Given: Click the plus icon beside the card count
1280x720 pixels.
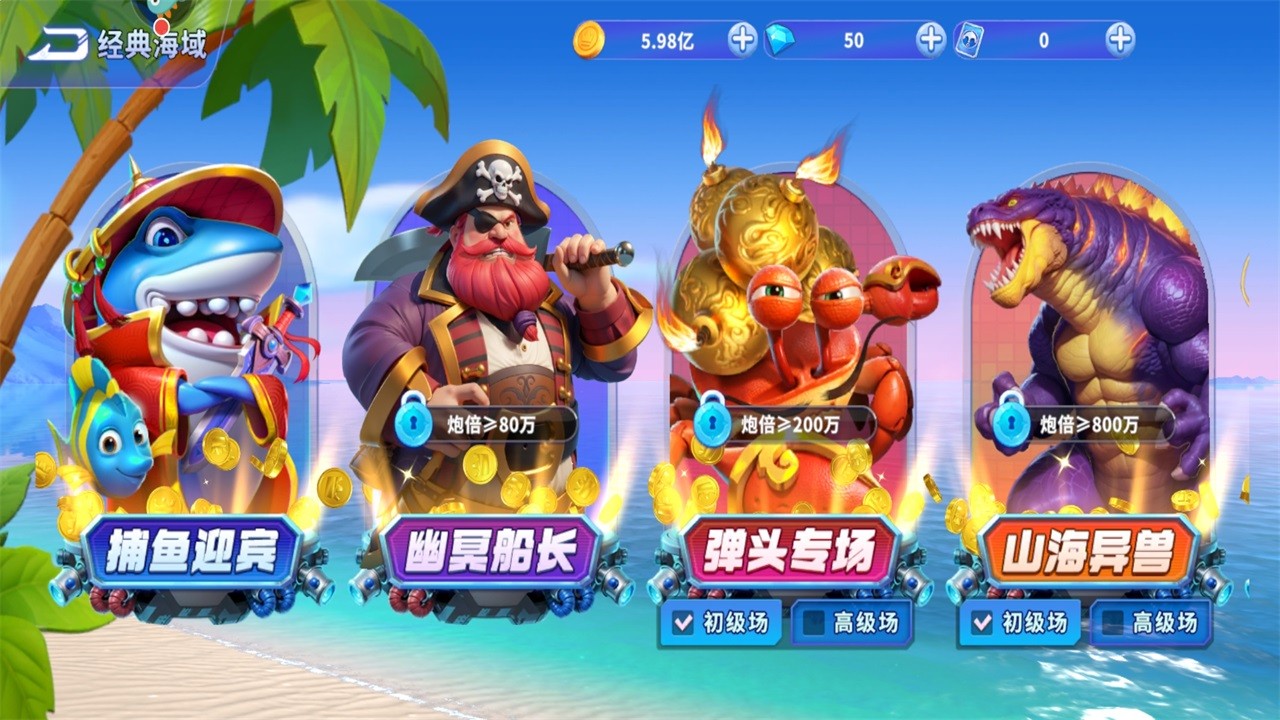Looking at the screenshot, I should pyautogui.click(x=1120, y=40).
